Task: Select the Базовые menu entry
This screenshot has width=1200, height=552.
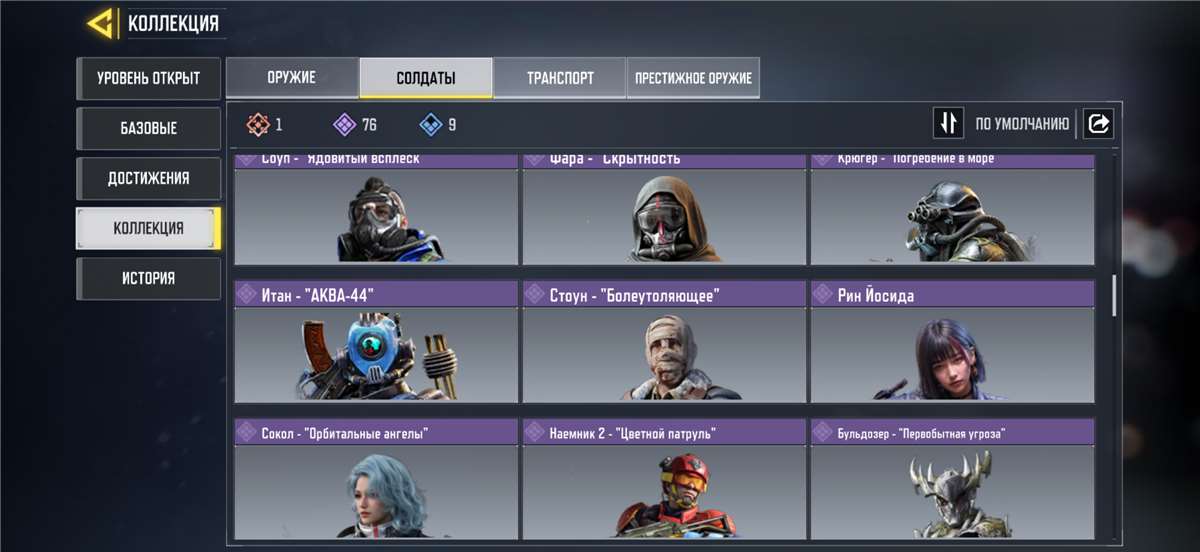Action: (x=148, y=129)
